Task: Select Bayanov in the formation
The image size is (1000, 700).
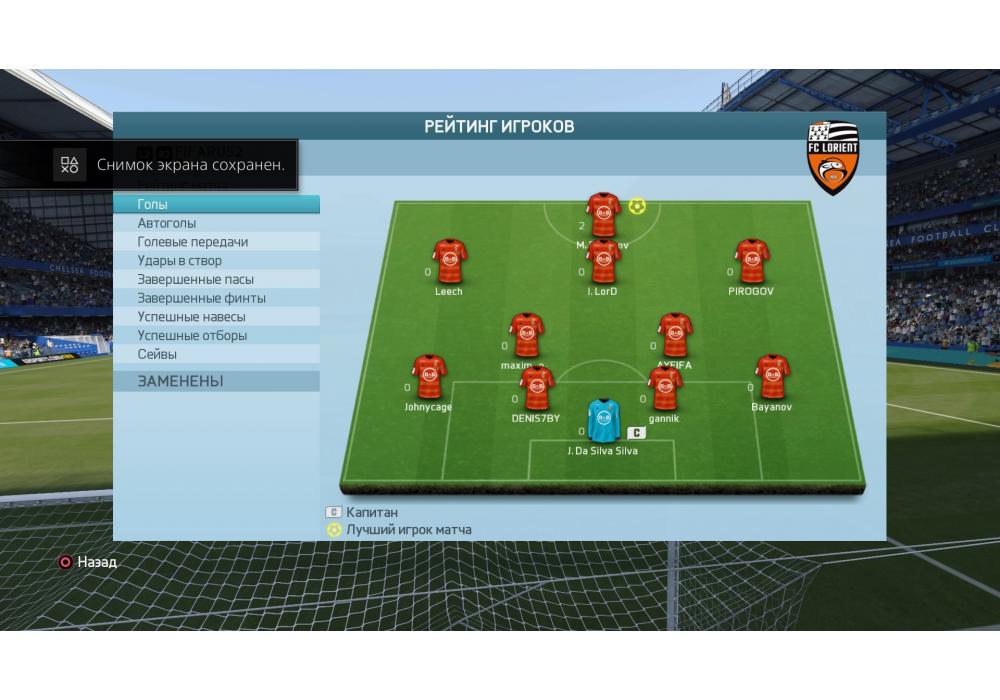Action: (x=771, y=377)
